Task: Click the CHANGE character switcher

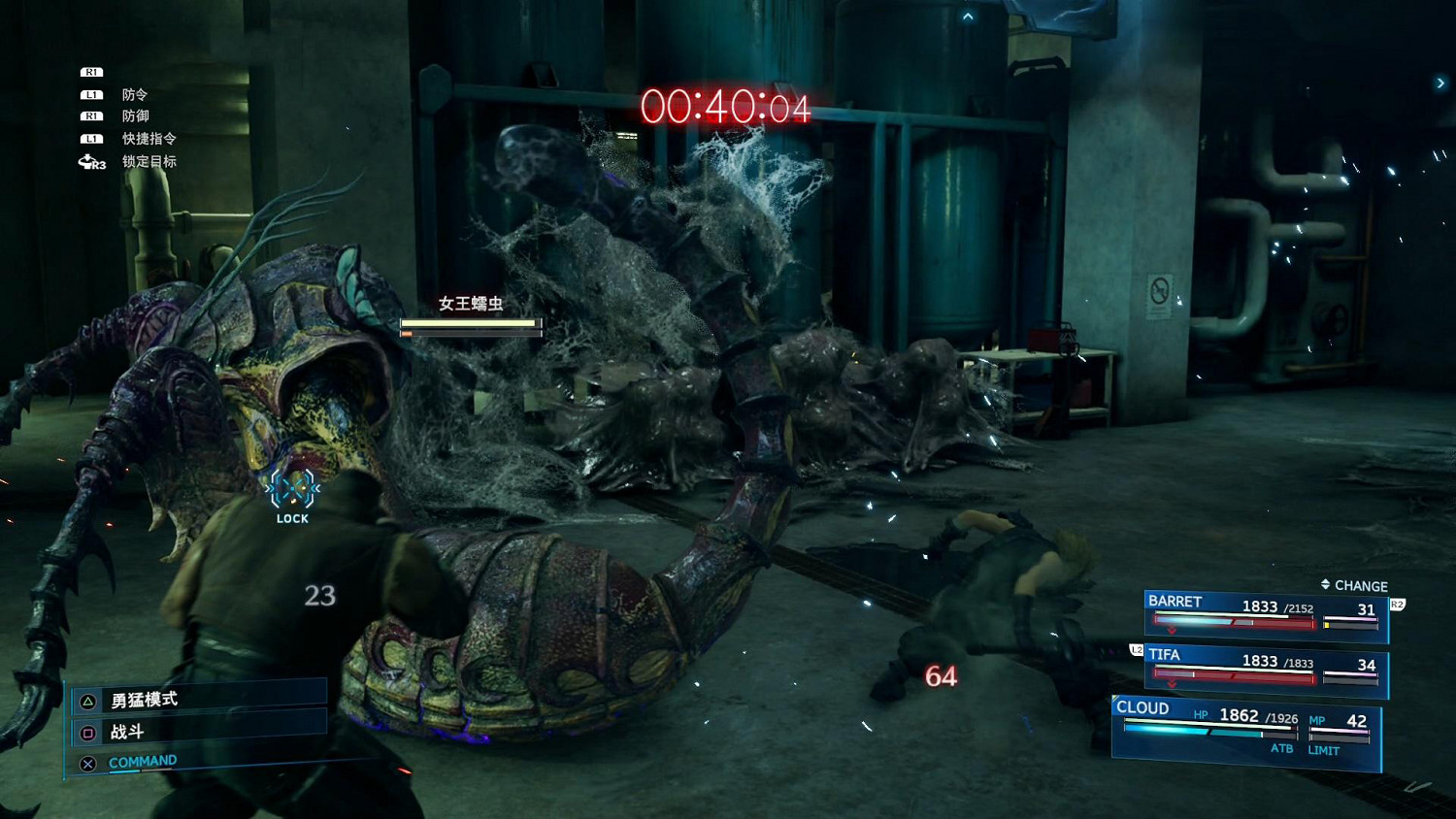Action: click(x=1355, y=585)
